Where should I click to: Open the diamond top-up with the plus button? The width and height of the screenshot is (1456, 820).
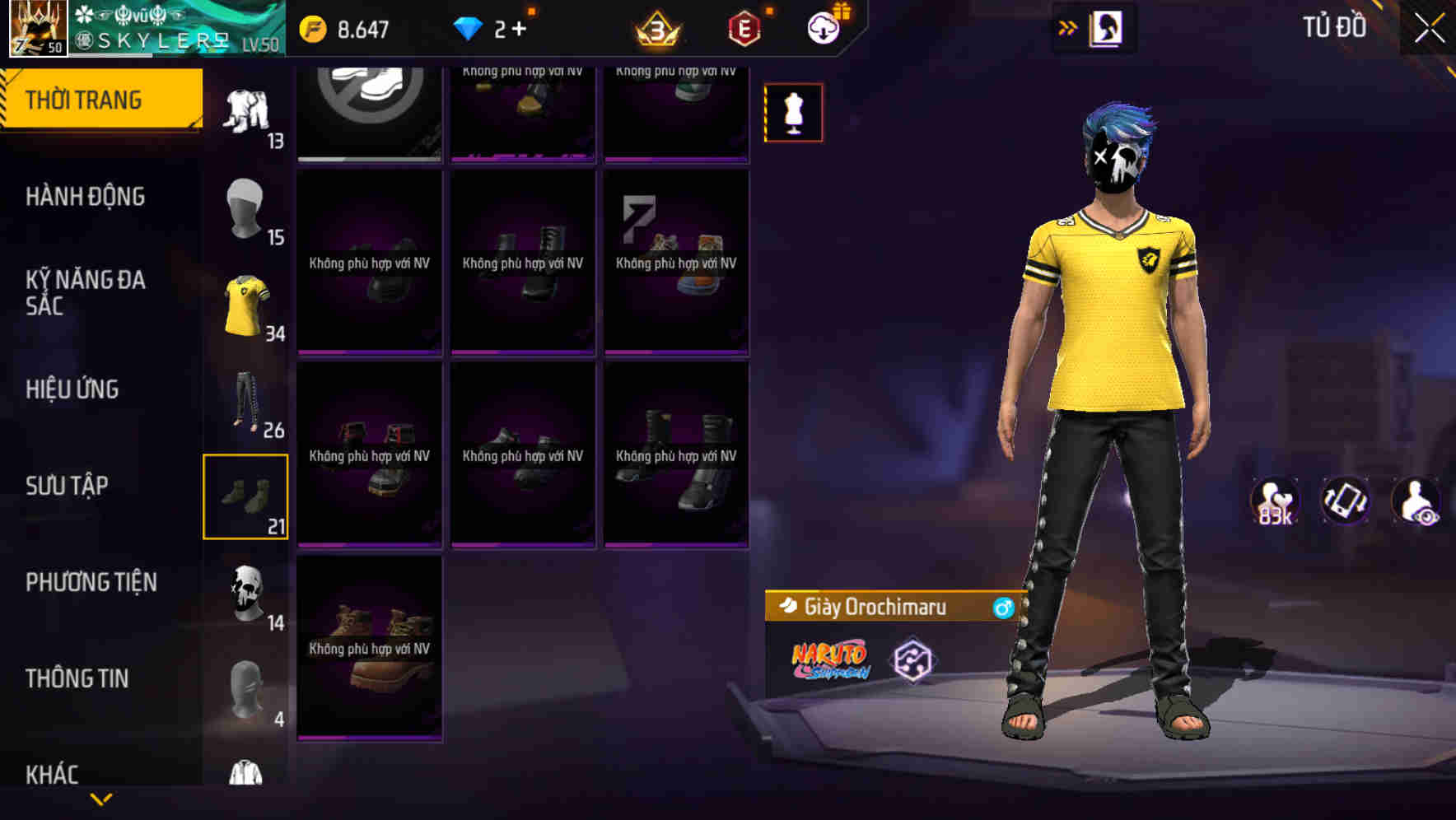pyautogui.click(x=520, y=27)
